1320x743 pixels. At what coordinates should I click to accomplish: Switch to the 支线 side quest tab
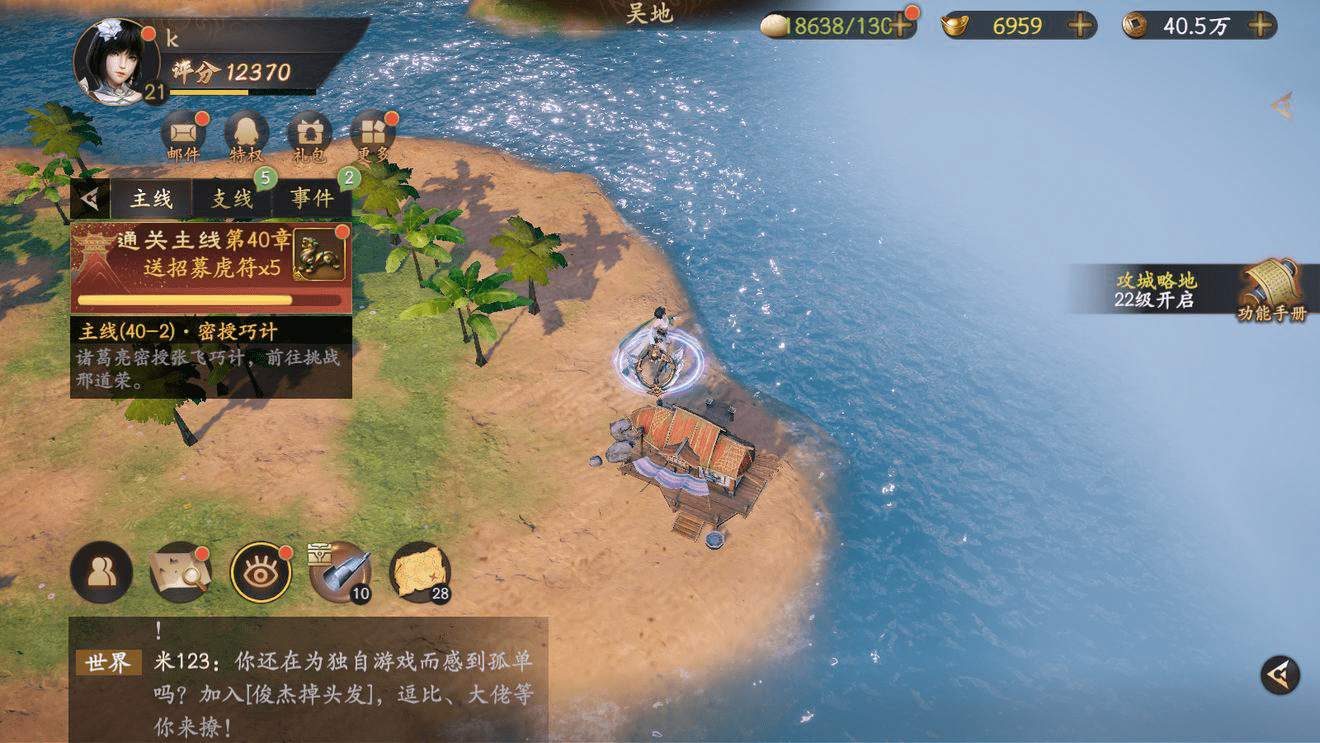232,199
